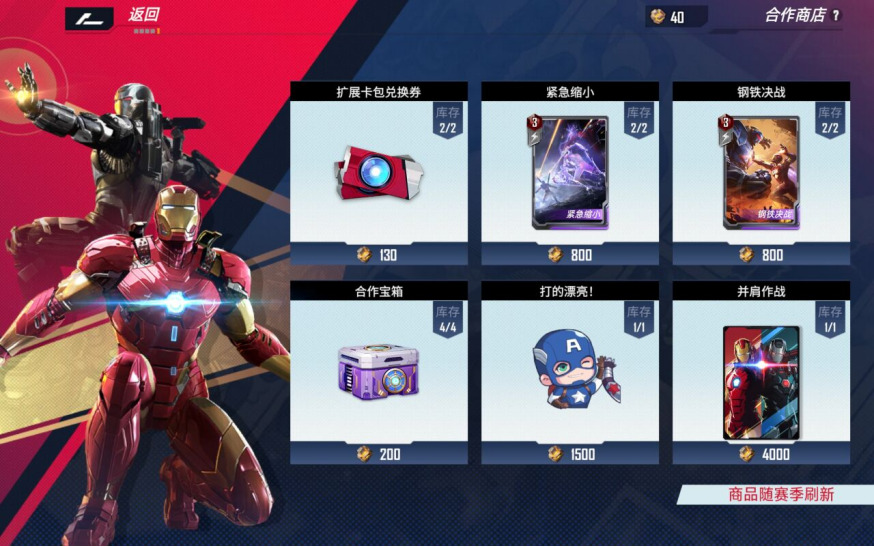Image resolution: width=874 pixels, height=547 pixels.
Task: Purchase 紧急缩小 at the 800 price bar
Action: pyautogui.click(x=570, y=255)
